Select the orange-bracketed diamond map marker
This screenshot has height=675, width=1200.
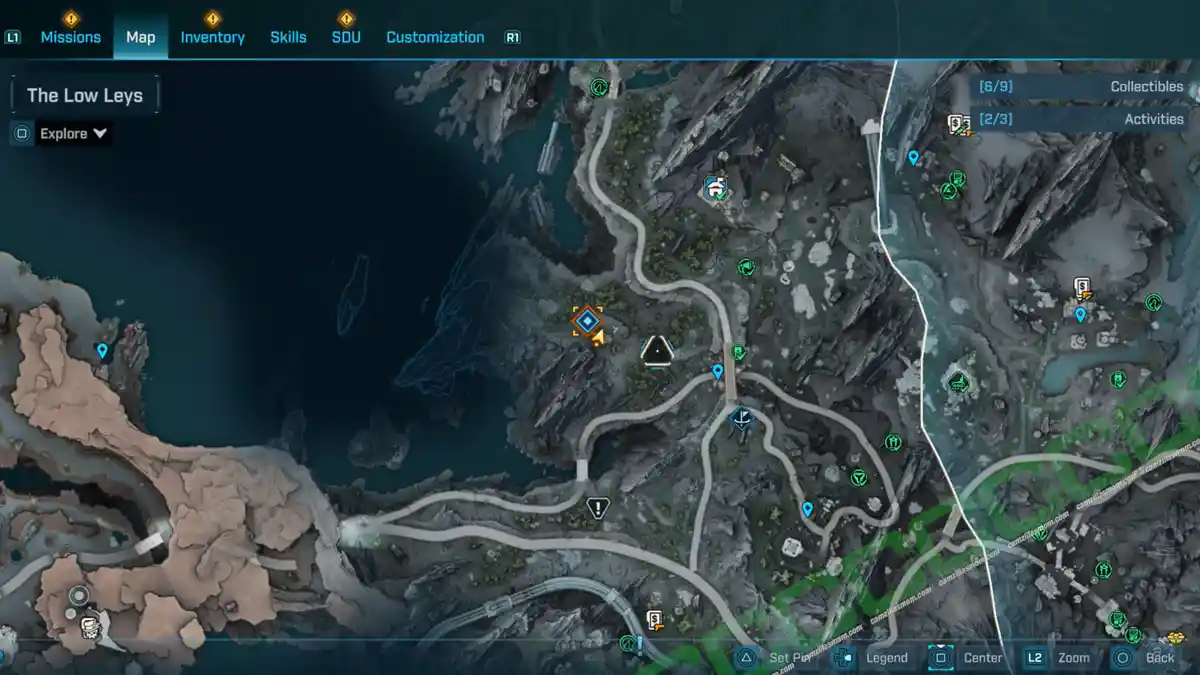(587, 321)
